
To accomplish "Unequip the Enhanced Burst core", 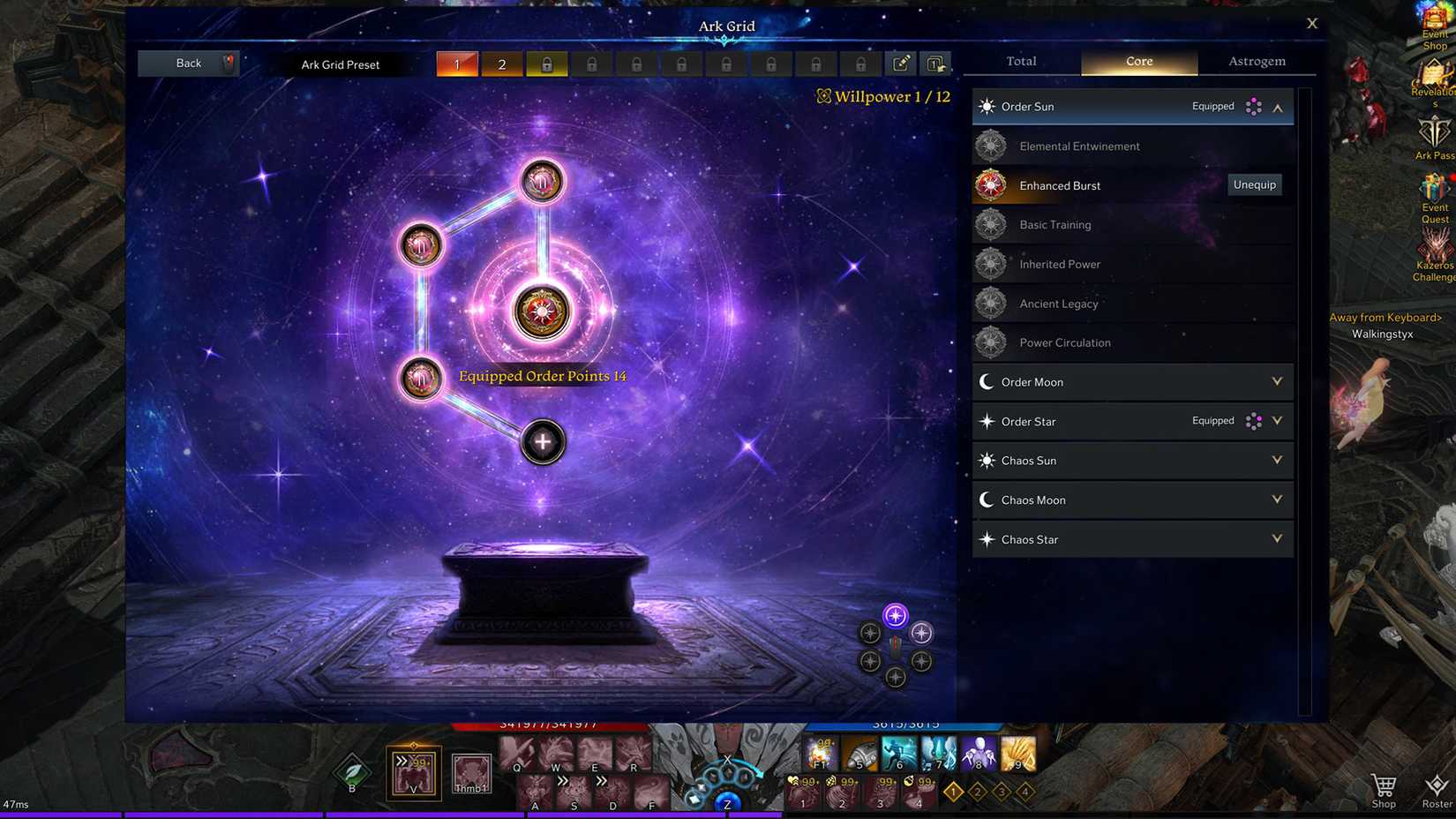I will tap(1254, 185).
